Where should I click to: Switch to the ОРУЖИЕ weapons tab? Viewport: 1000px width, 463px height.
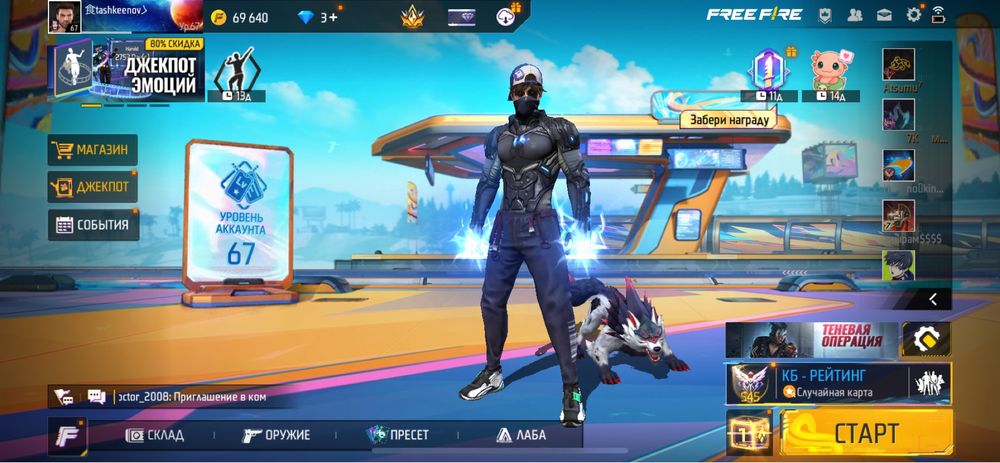click(277, 435)
